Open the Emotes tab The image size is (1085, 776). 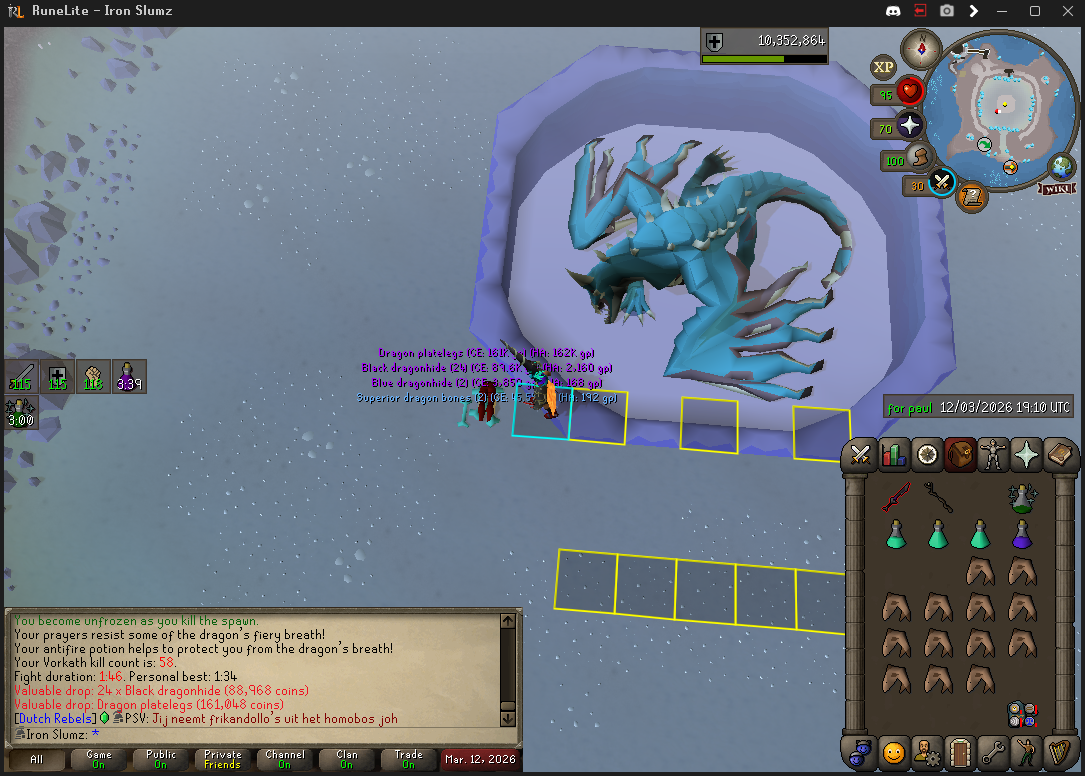pos(1029,751)
